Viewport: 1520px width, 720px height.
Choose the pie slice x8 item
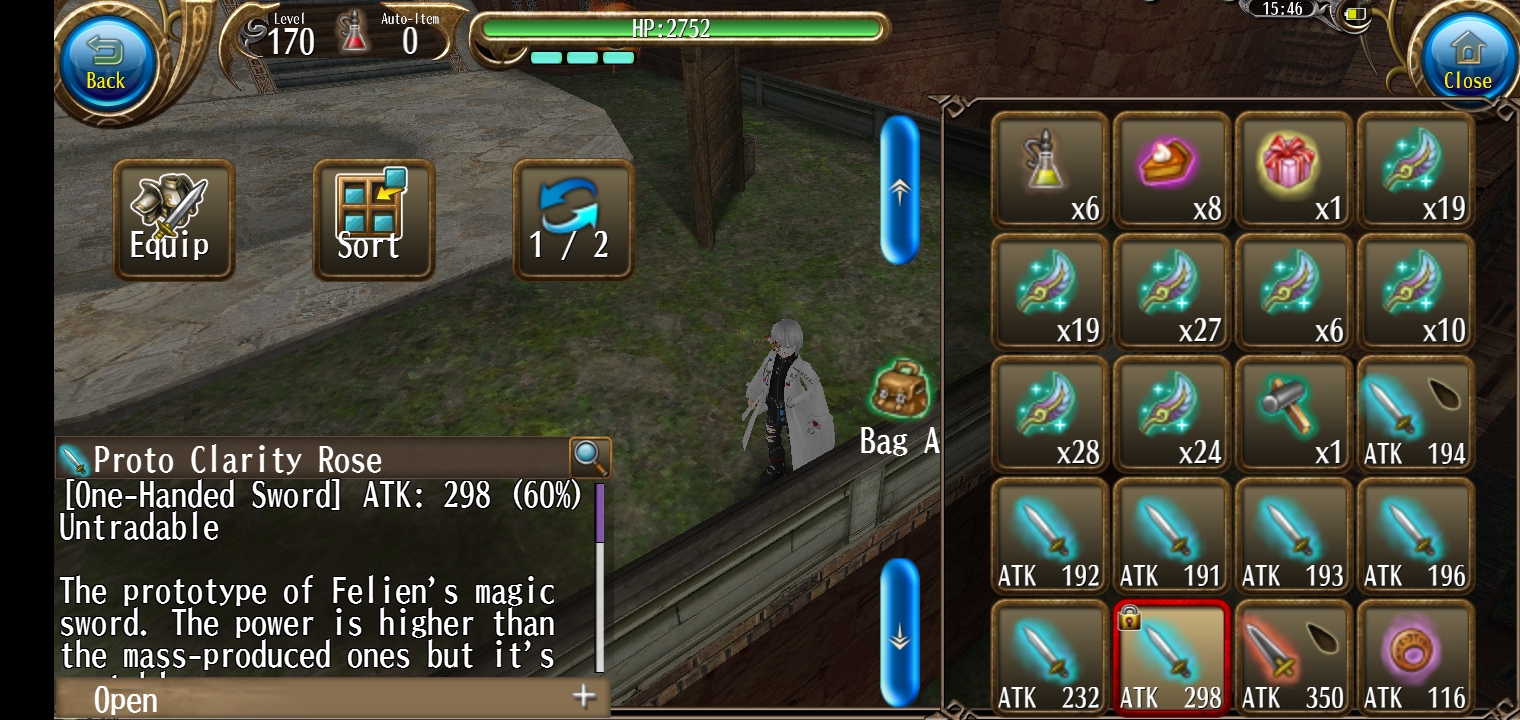point(1172,169)
